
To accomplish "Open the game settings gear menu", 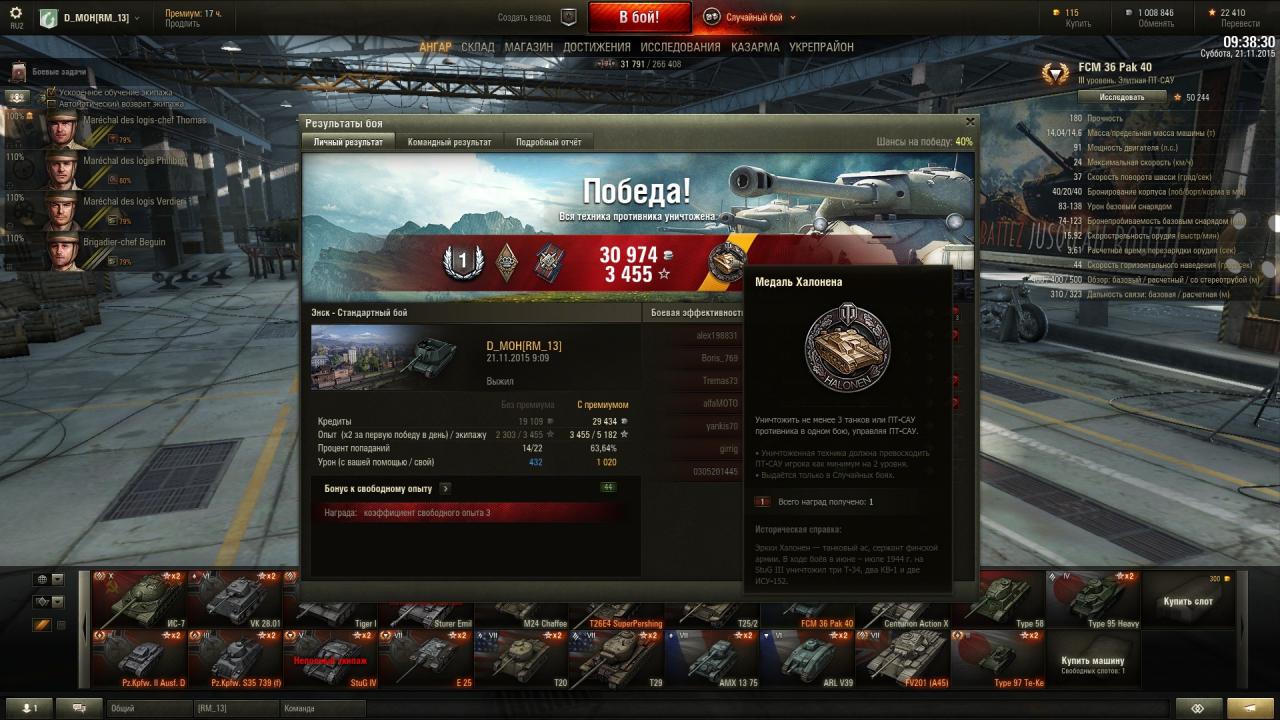I will click(16, 13).
